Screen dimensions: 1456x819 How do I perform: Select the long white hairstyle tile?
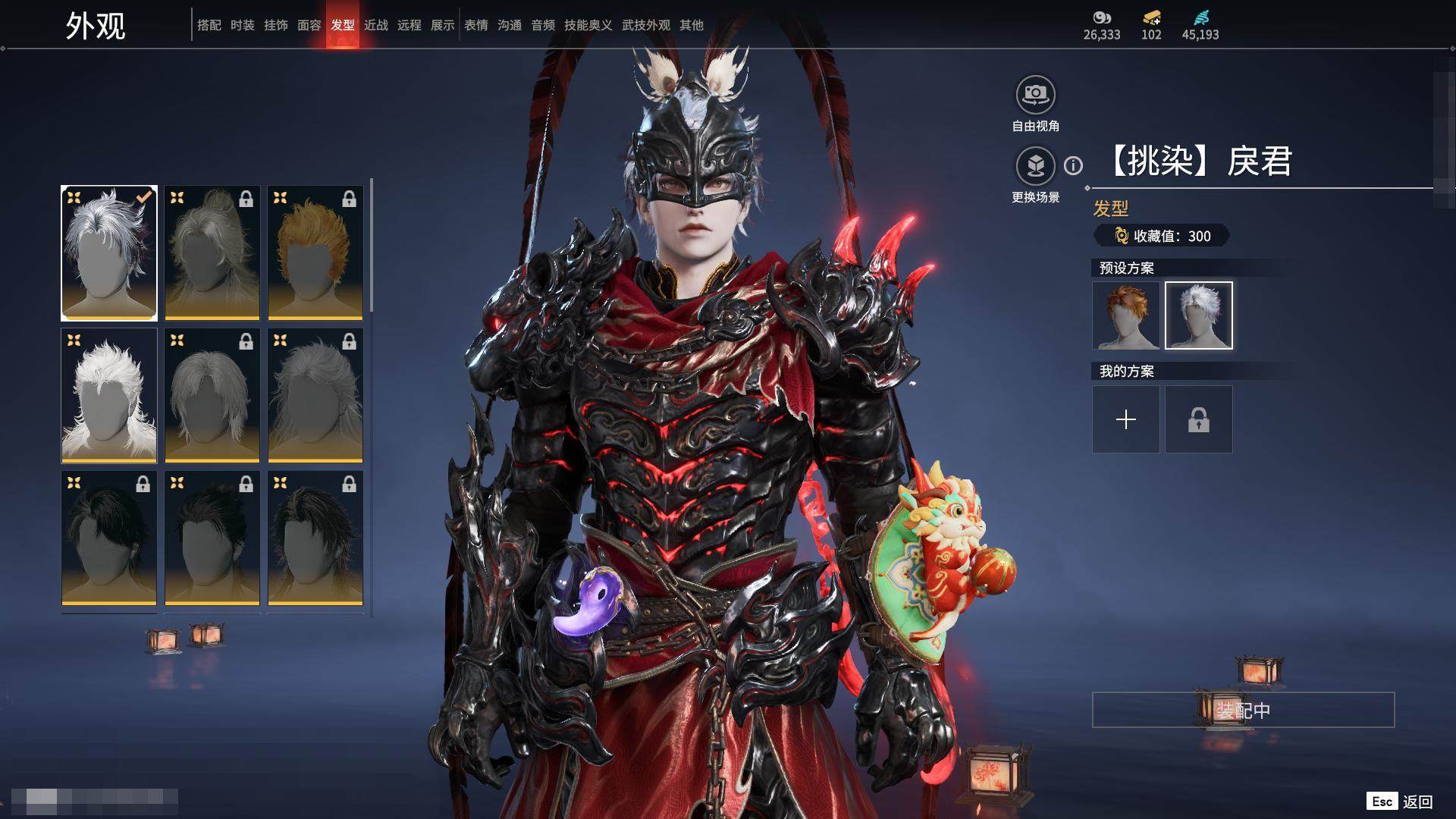(109, 395)
